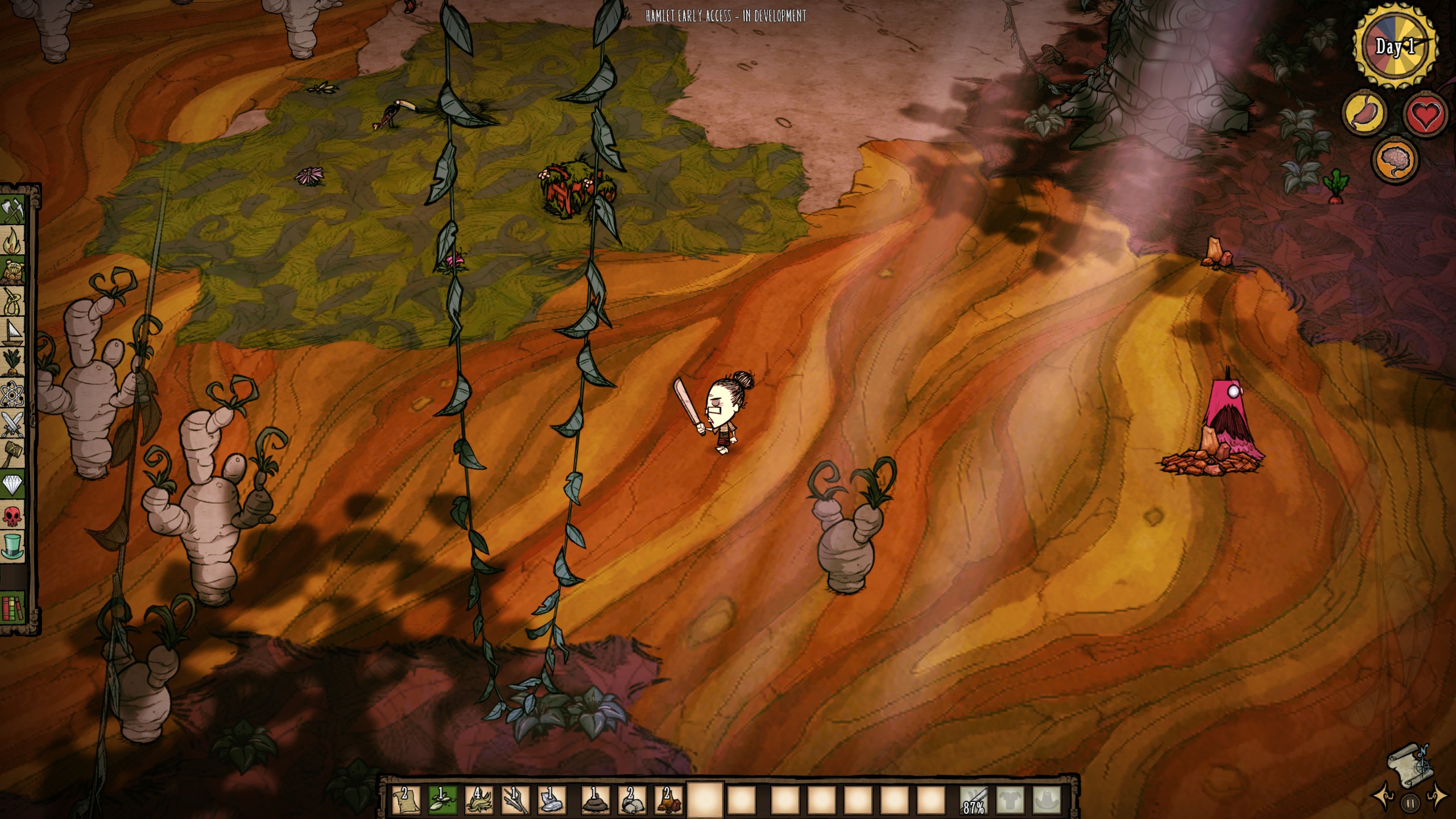
Task: Open the map scroll
Action: pos(1410,764)
